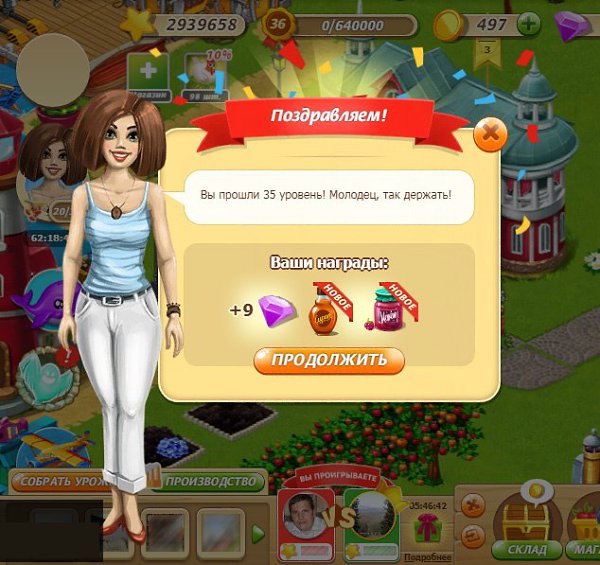The width and height of the screenshot is (600, 565).
Task: Claim the pink gift box reward
Action: 430,525
